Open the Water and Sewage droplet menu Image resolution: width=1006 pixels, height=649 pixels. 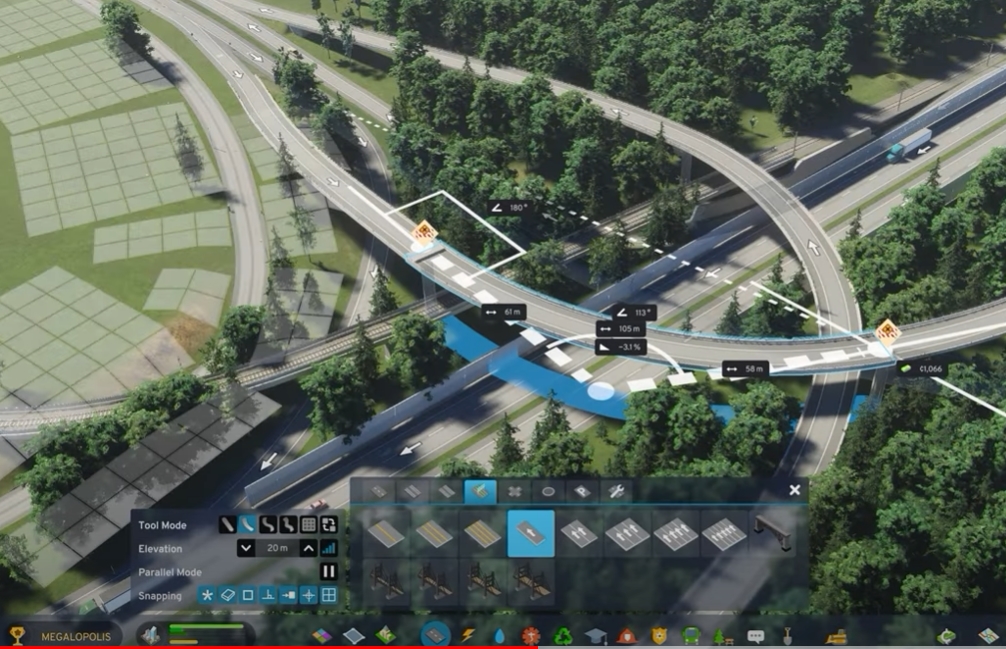click(x=499, y=635)
